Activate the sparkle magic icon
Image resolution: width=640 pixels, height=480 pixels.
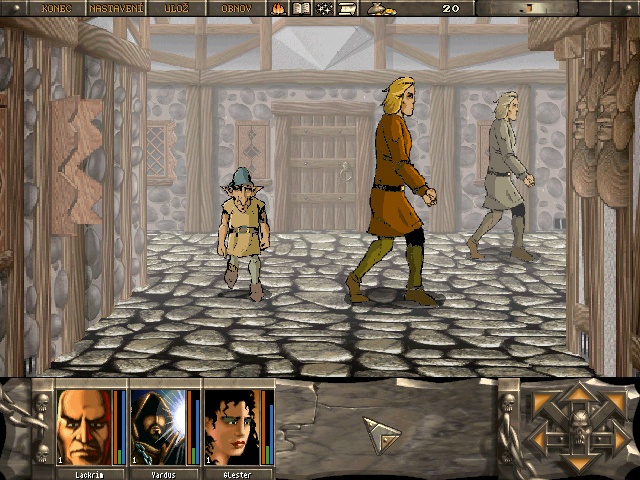(325, 8)
